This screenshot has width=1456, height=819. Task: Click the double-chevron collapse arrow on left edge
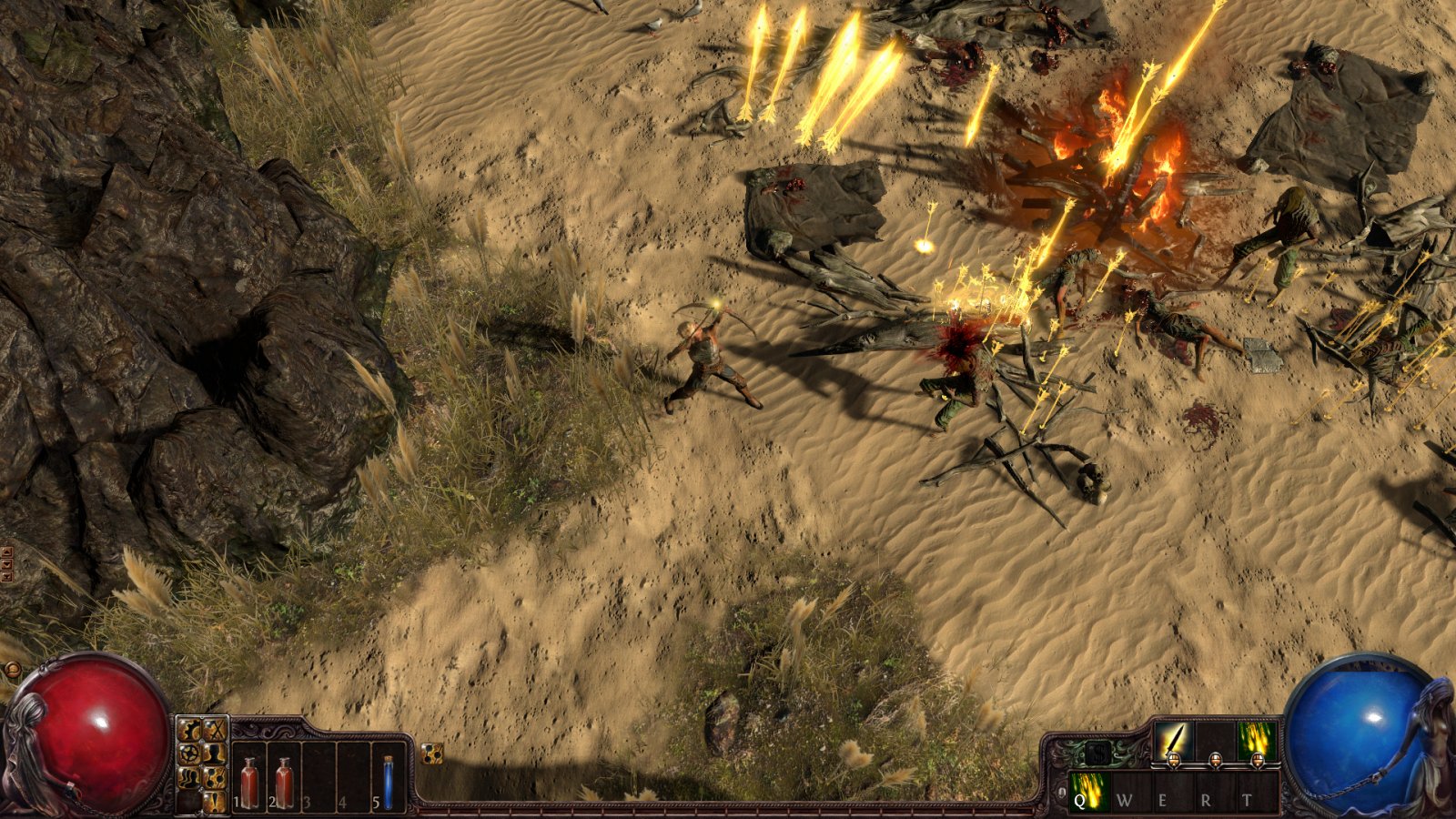(6, 576)
